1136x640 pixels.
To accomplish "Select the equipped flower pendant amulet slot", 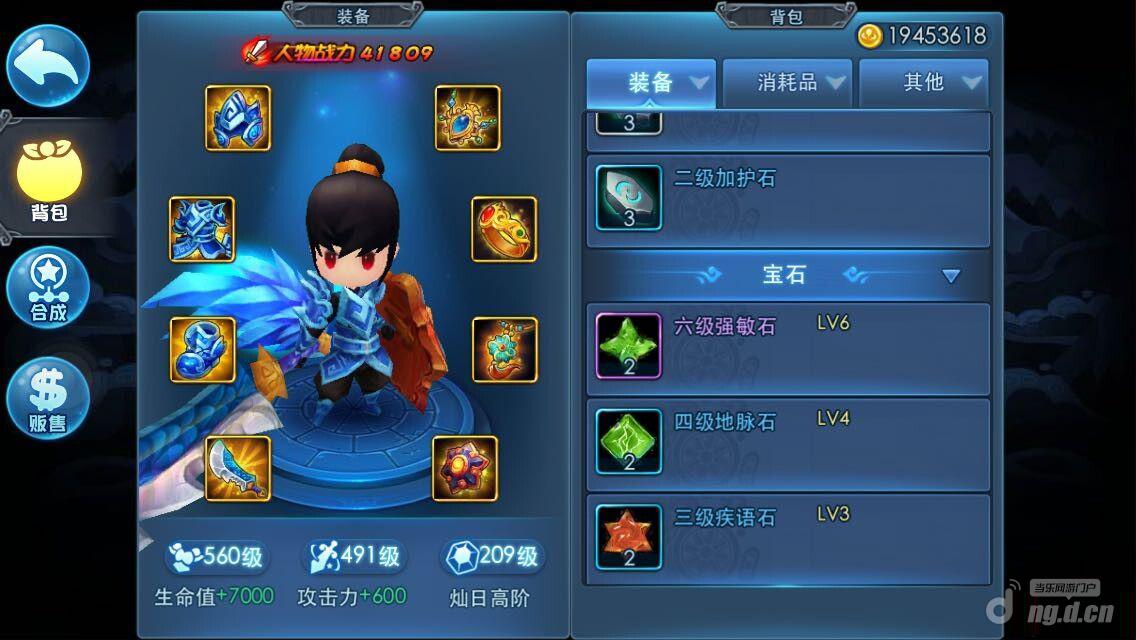I will point(504,350).
